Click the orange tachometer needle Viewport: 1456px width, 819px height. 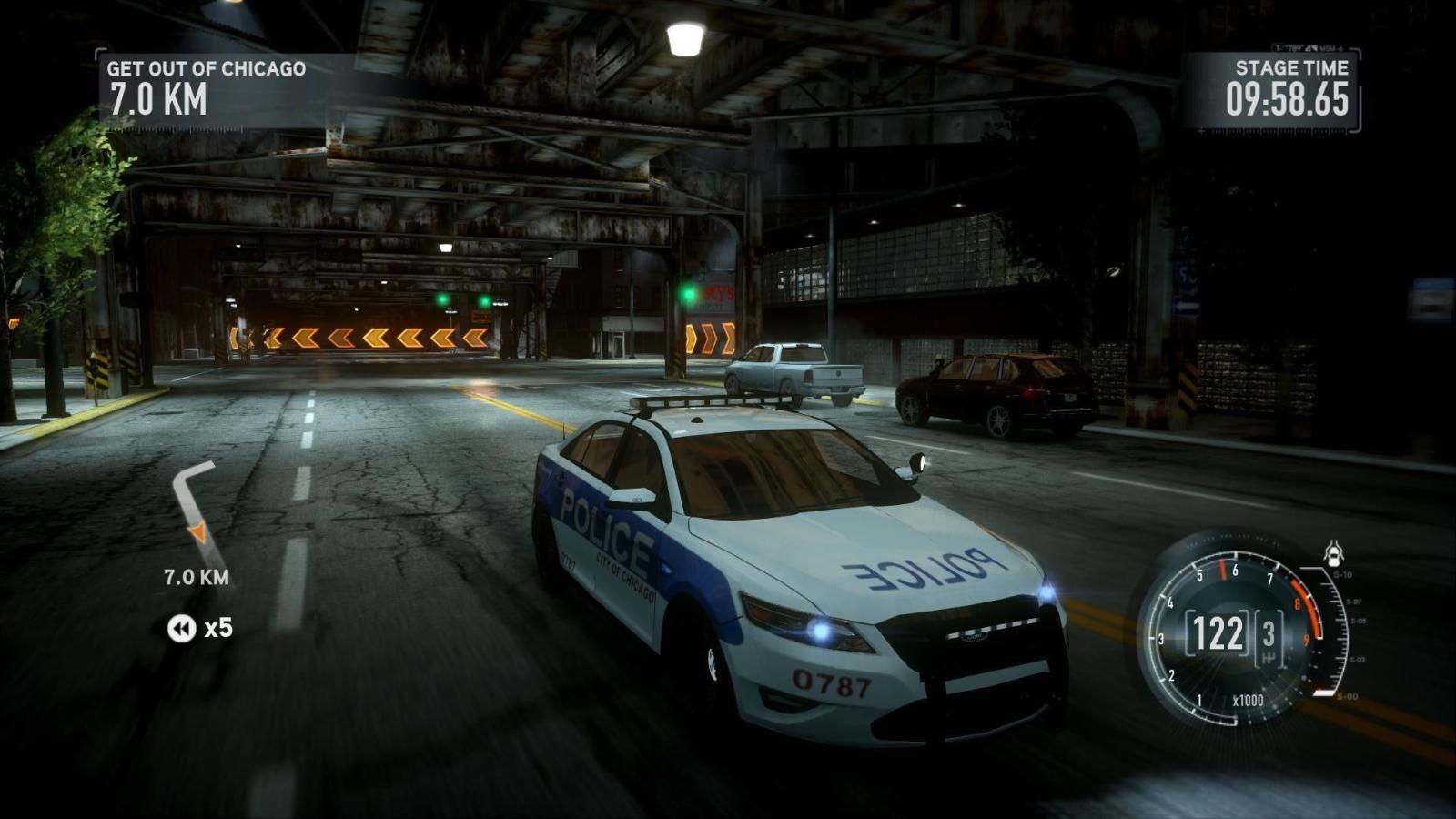[x=1222, y=570]
